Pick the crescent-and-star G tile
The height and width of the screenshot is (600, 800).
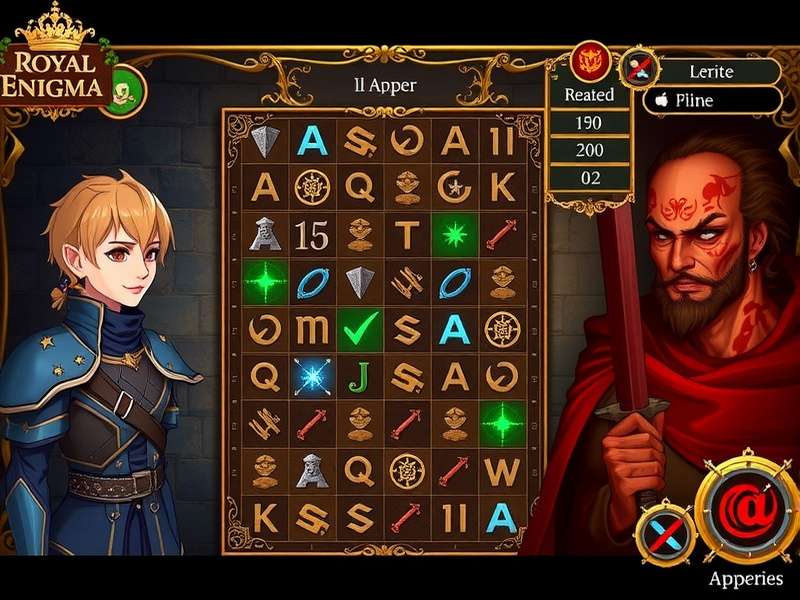[455, 187]
